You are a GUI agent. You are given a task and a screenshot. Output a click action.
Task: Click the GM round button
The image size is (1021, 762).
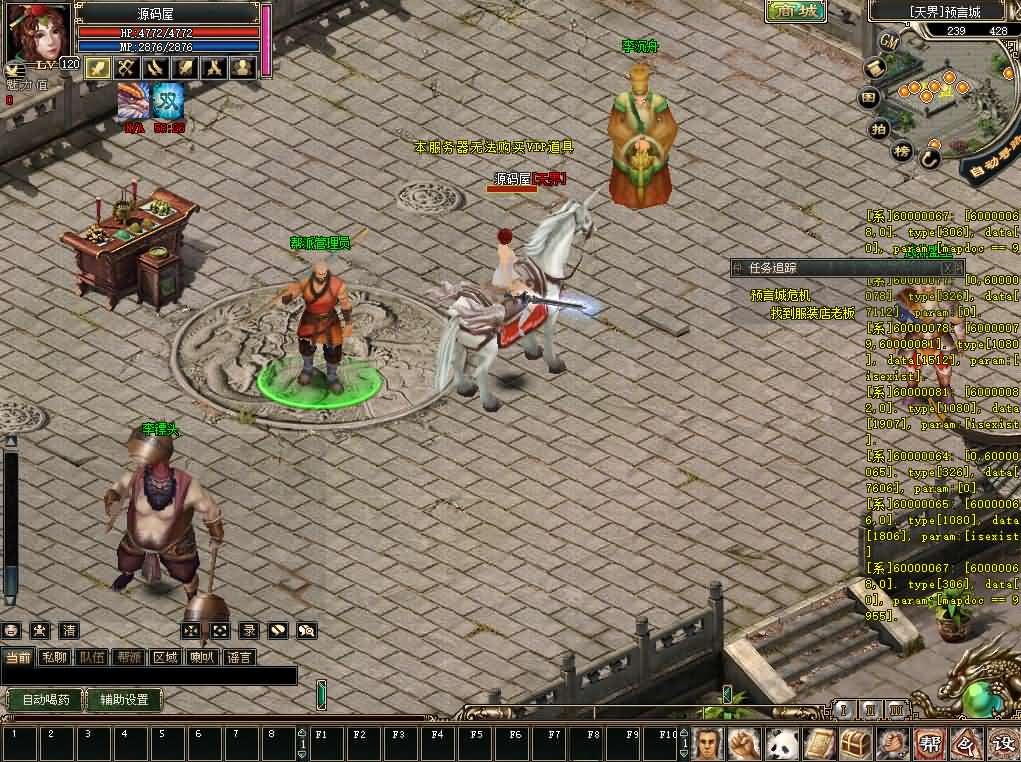pyautogui.click(x=888, y=42)
